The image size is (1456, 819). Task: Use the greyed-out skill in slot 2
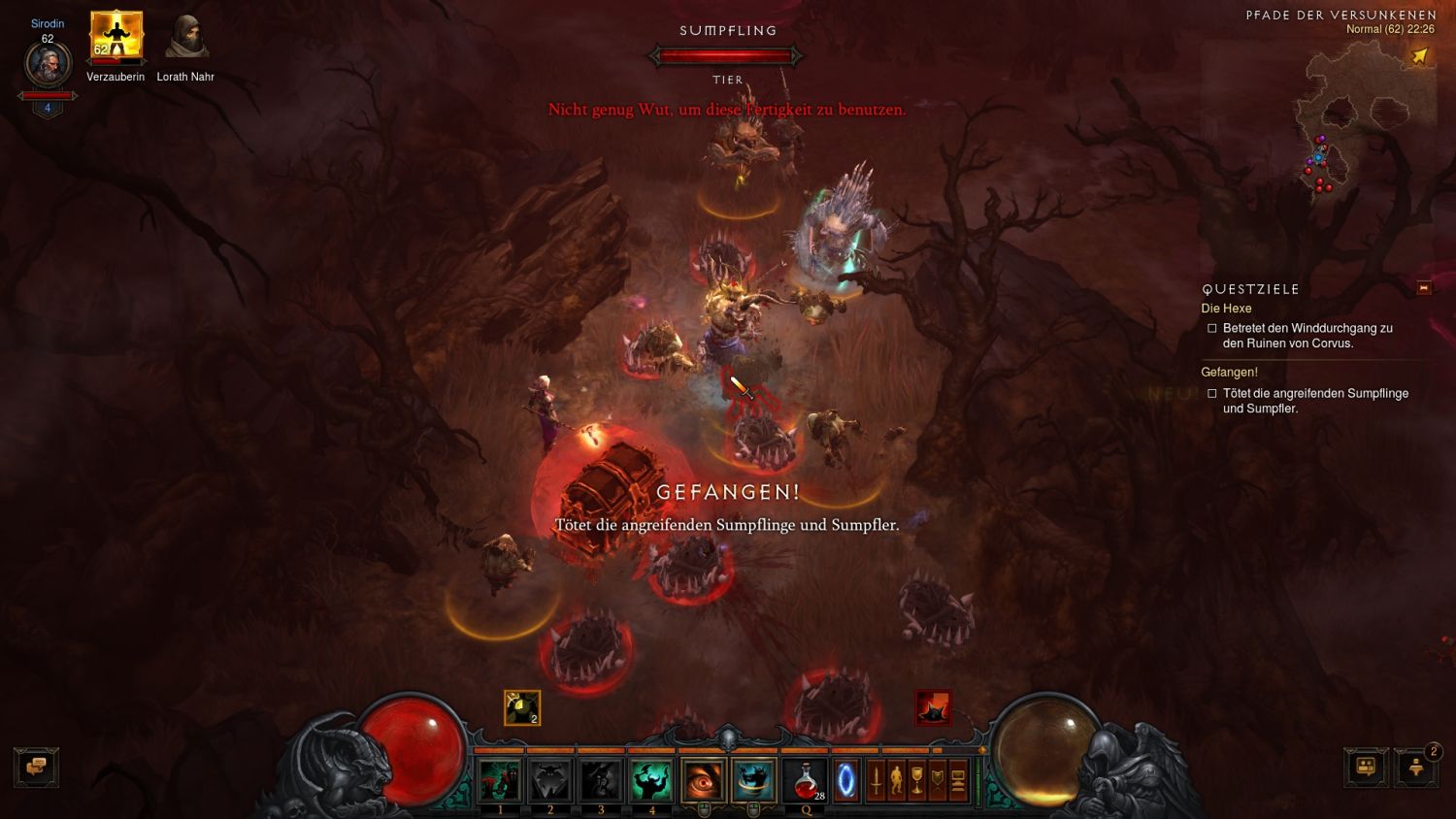[550, 780]
